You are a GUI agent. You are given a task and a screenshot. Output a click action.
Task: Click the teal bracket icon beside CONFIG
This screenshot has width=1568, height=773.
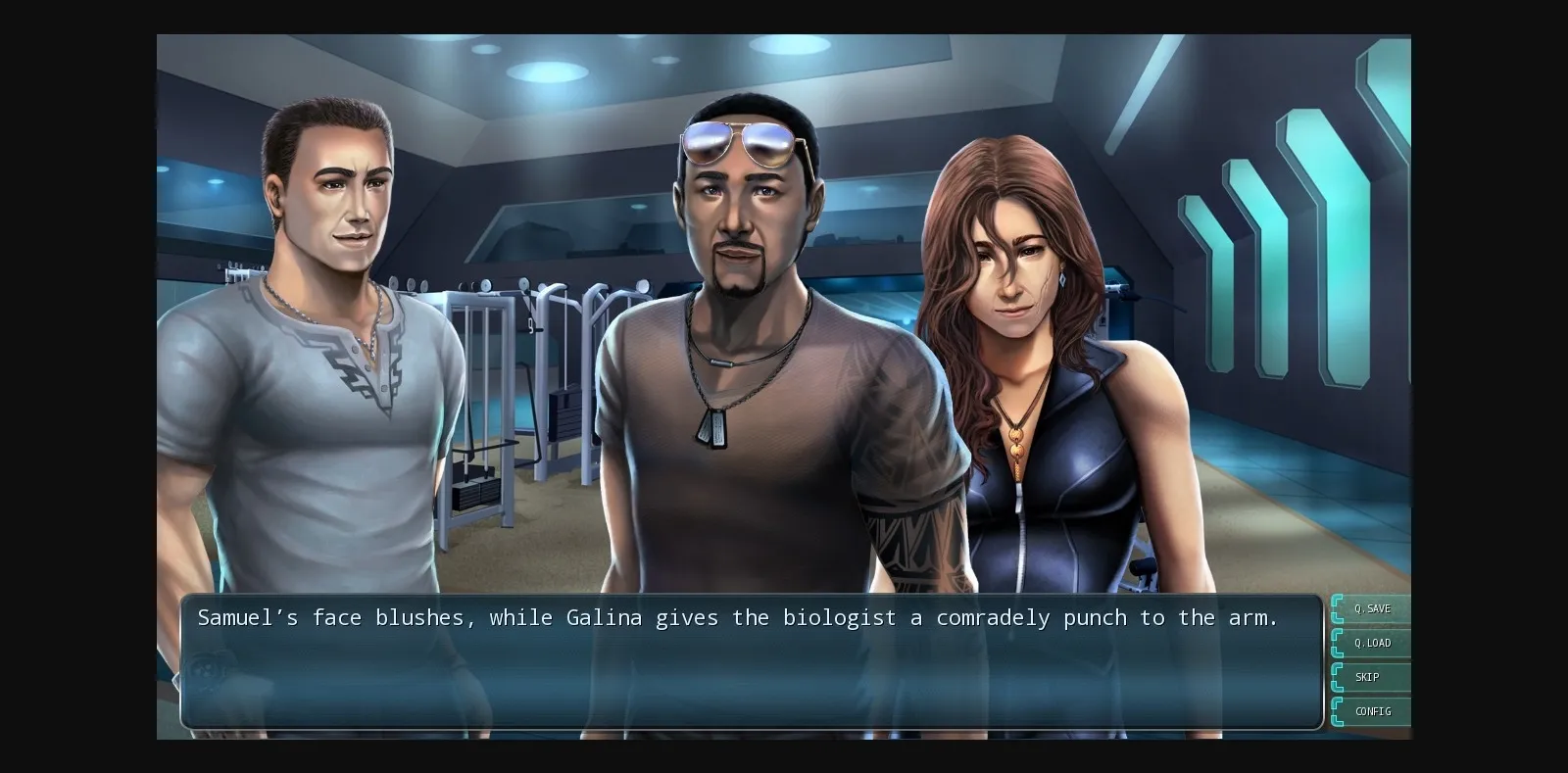click(x=1337, y=711)
